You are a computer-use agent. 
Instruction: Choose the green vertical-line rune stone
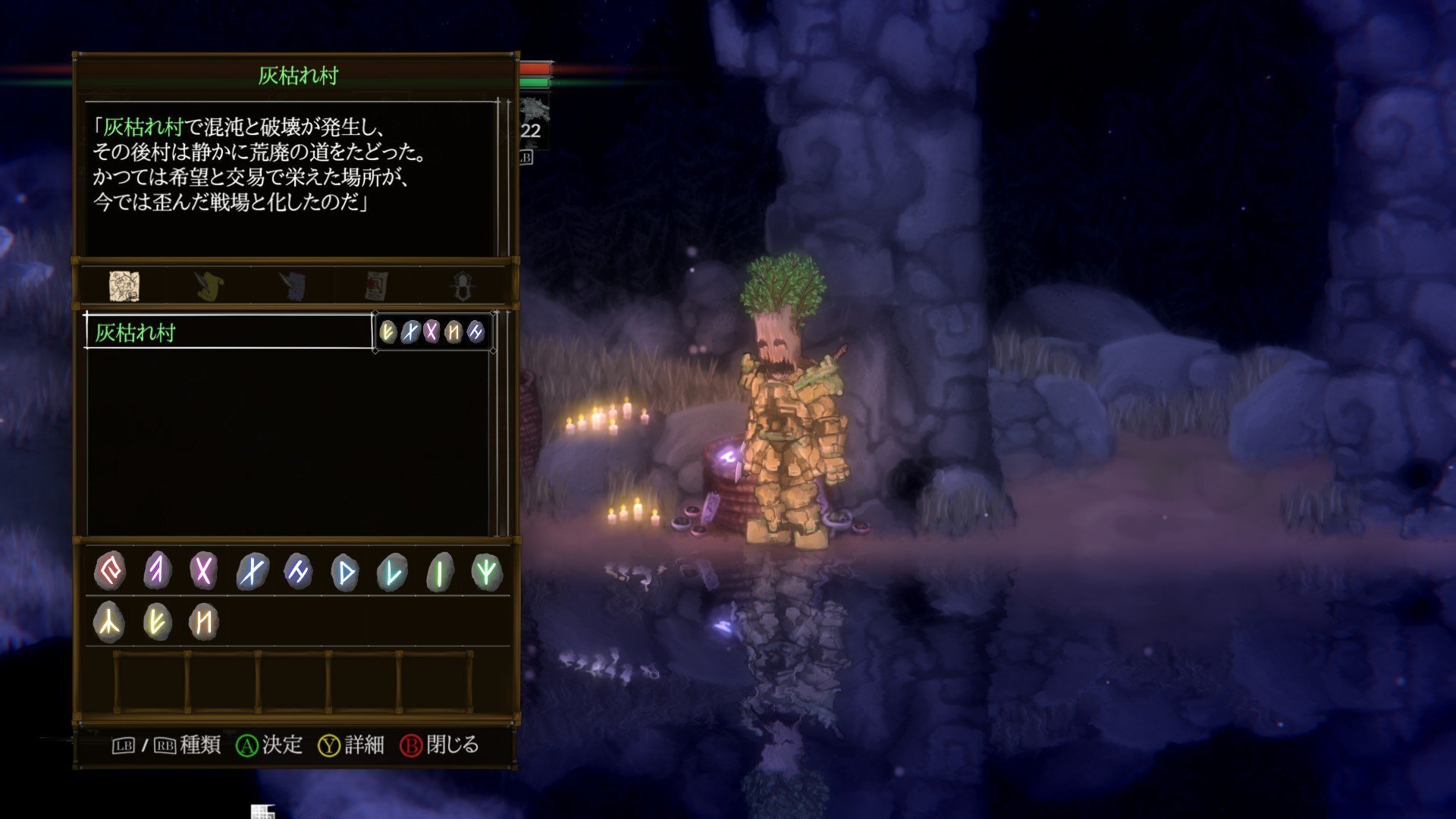(x=440, y=572)
